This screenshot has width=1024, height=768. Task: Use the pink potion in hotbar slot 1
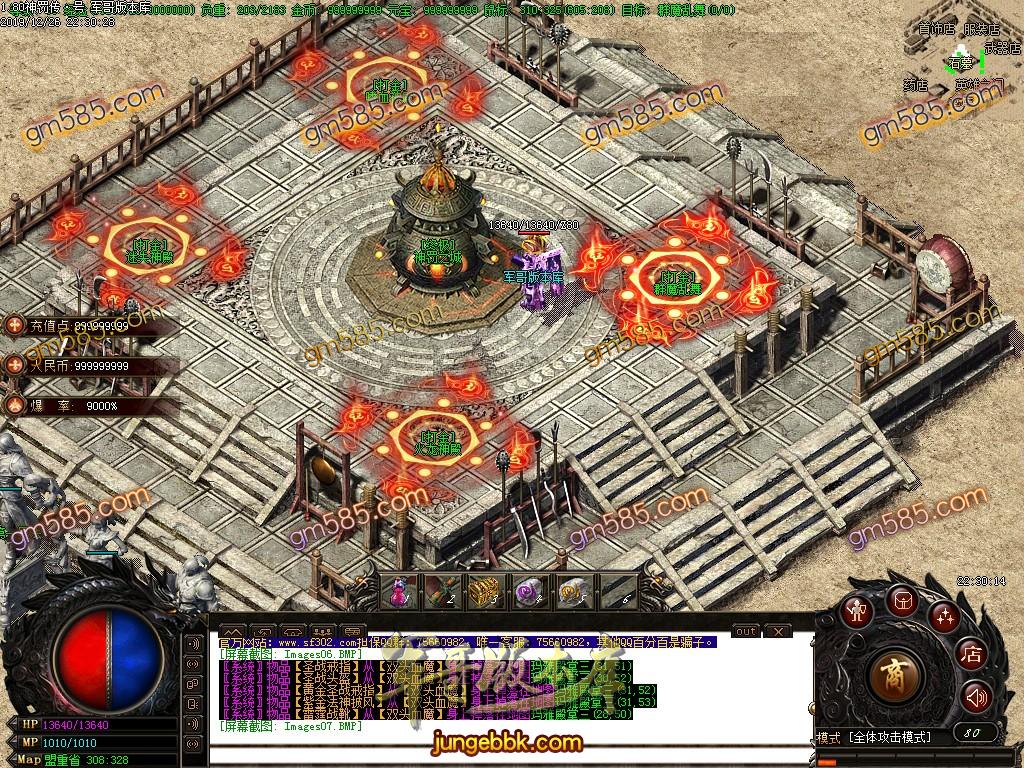(399, 592)
